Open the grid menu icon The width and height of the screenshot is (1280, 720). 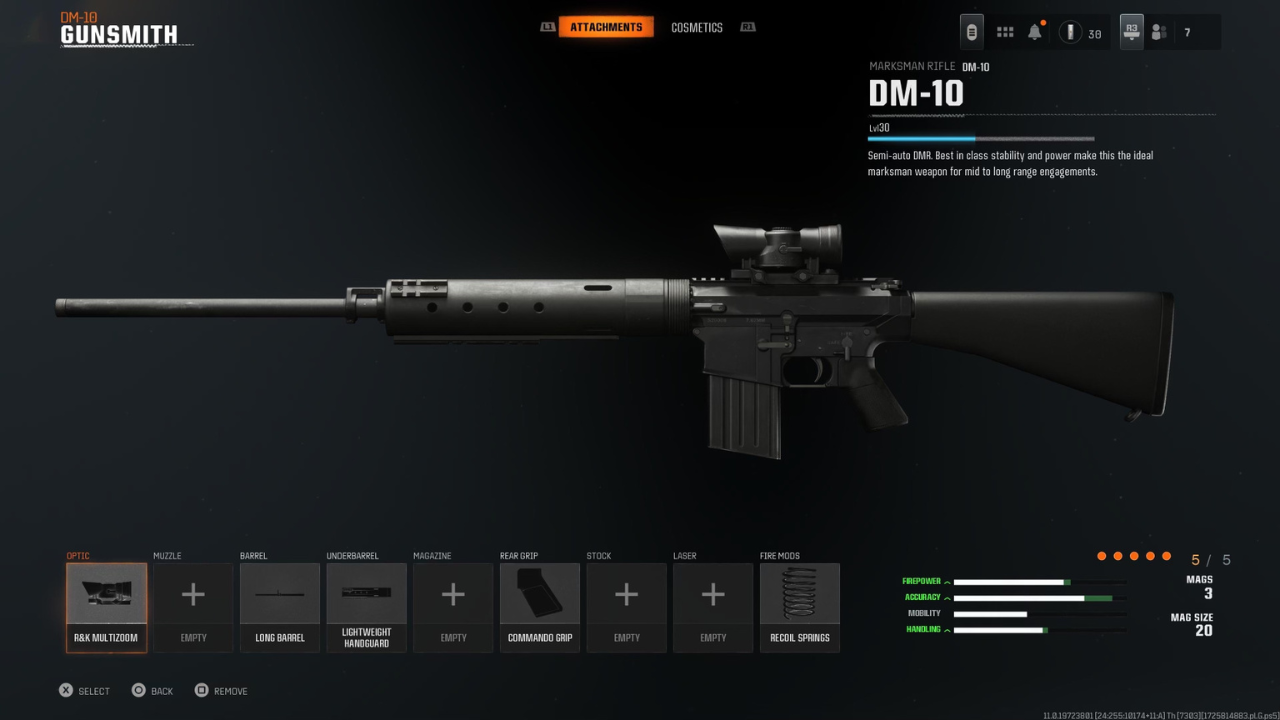1005,32
